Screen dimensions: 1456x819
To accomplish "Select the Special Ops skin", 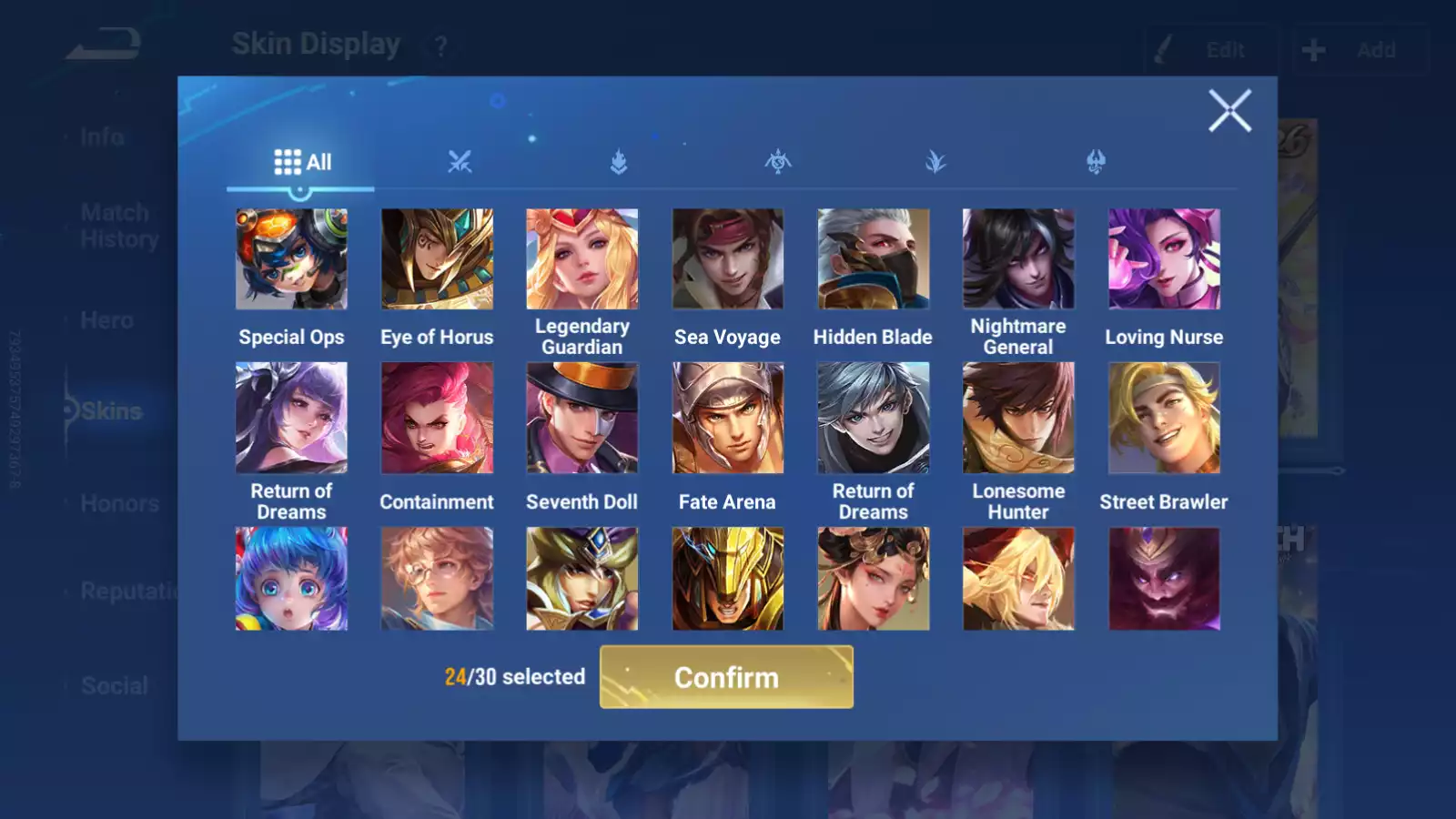I will click(x=291, y=259).
